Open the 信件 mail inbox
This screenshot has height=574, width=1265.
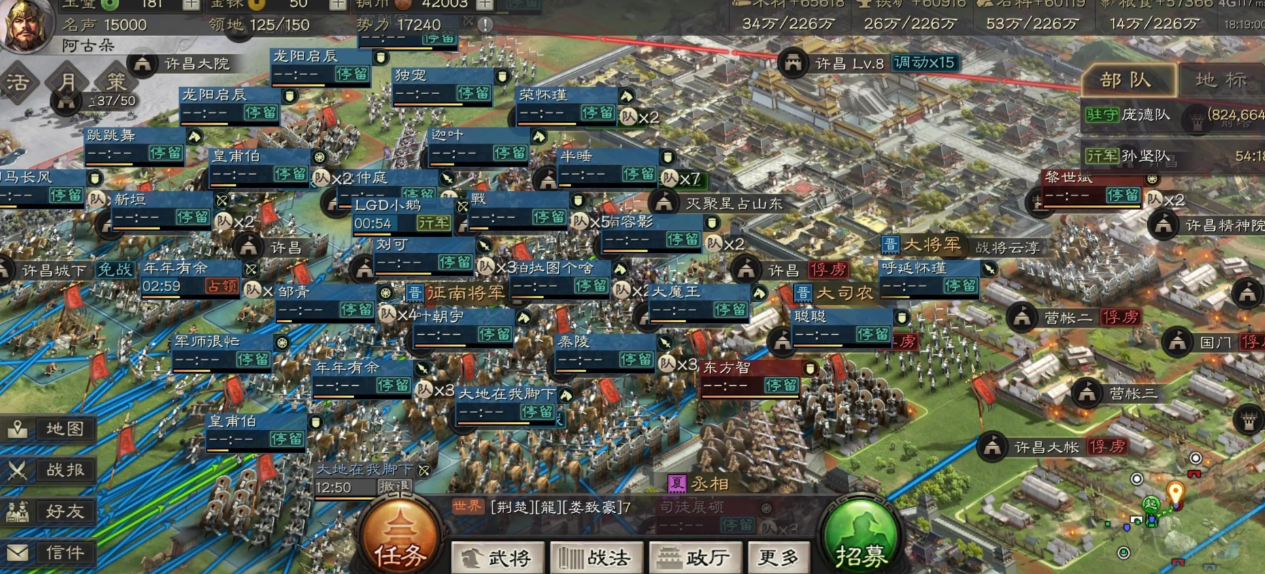coord(50,552)
